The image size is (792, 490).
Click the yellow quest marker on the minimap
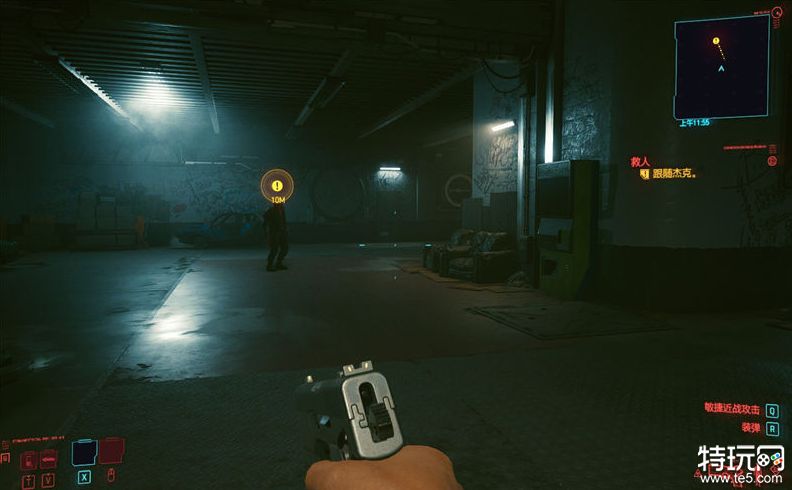[x=716, y=41]
